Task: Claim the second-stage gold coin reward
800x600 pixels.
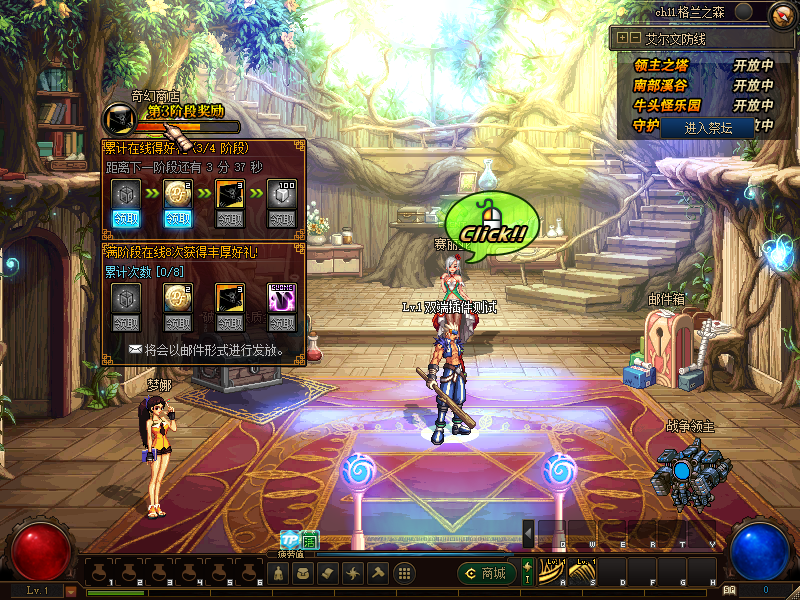Action: point(177,219)
